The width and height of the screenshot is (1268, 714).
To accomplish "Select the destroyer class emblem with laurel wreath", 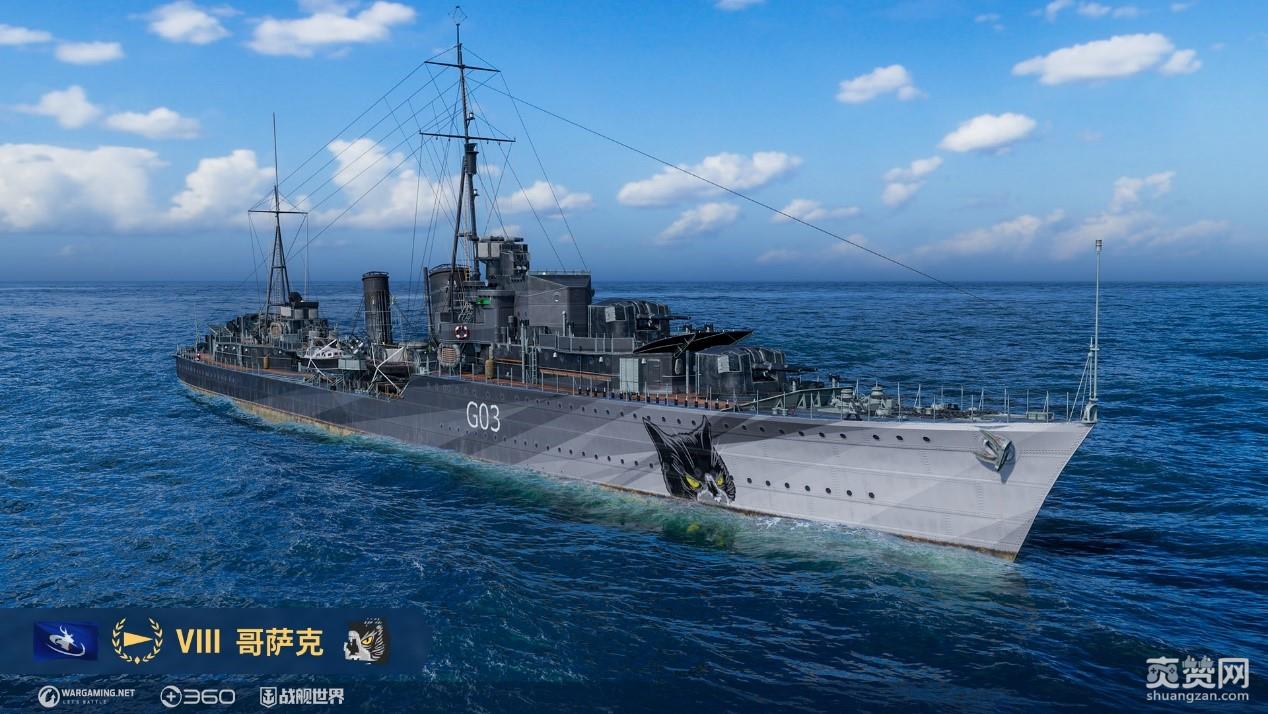I will (x=137, y=641).
